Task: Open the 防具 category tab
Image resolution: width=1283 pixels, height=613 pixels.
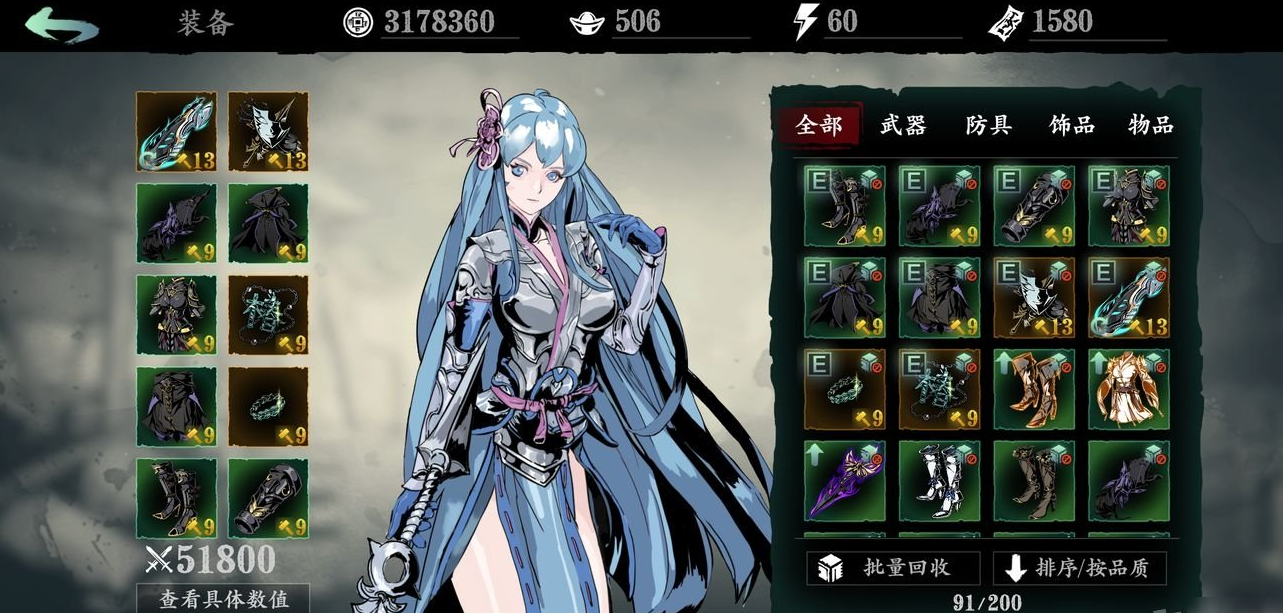Action: click(x=988, y=125)
